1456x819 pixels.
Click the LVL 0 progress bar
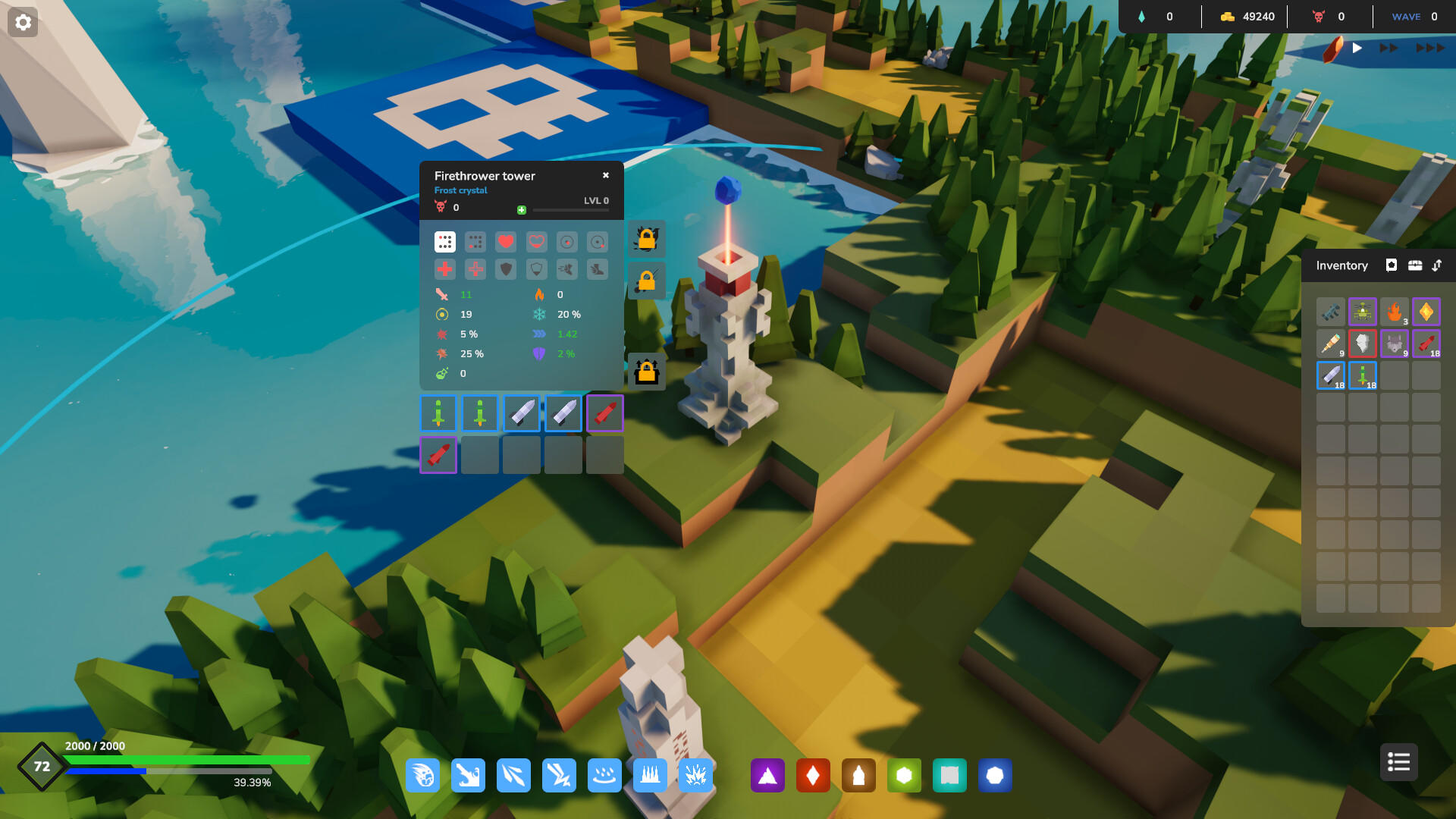click(x=570, y=210)
